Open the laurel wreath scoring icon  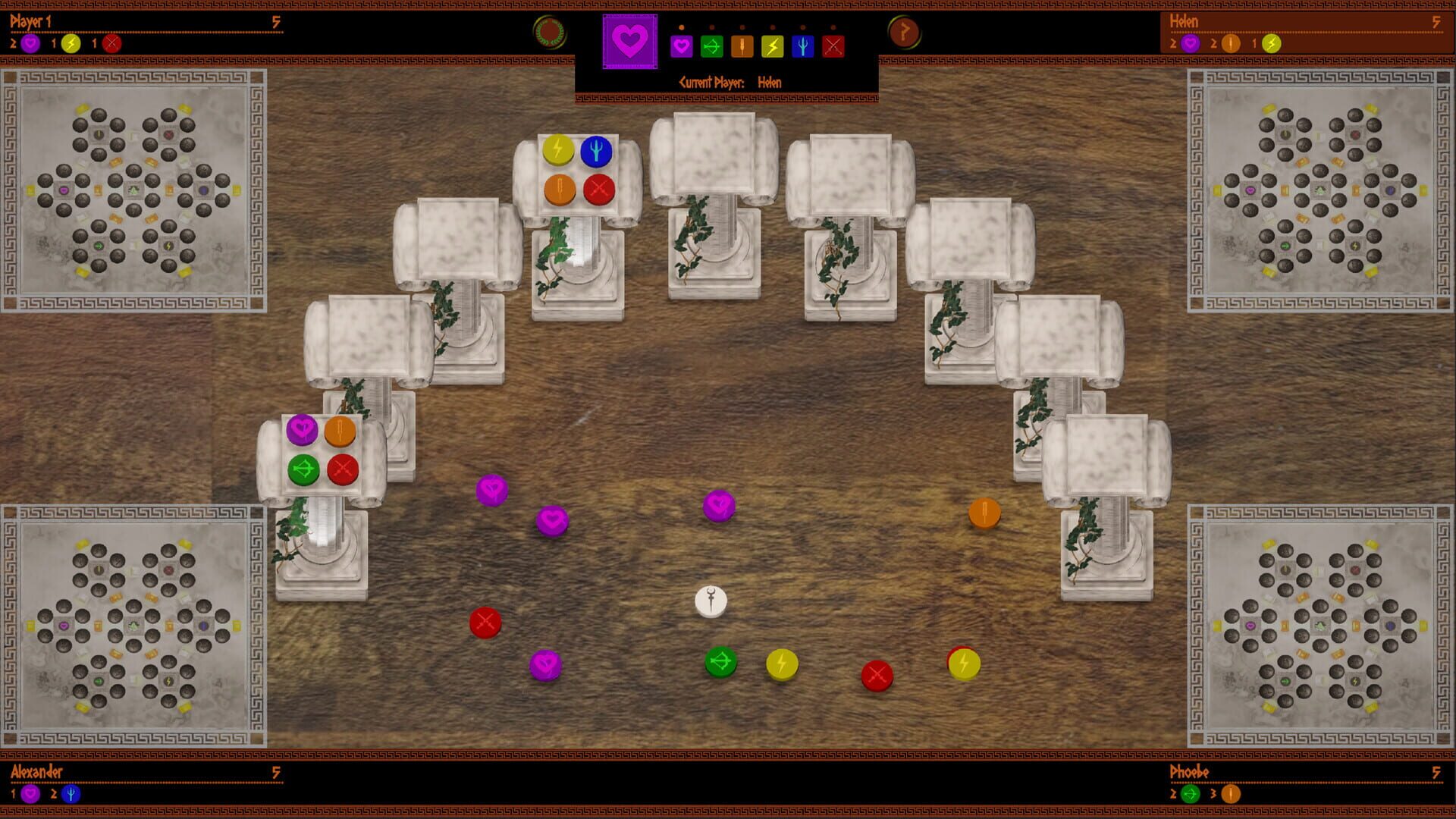click(x=549, y=30)
